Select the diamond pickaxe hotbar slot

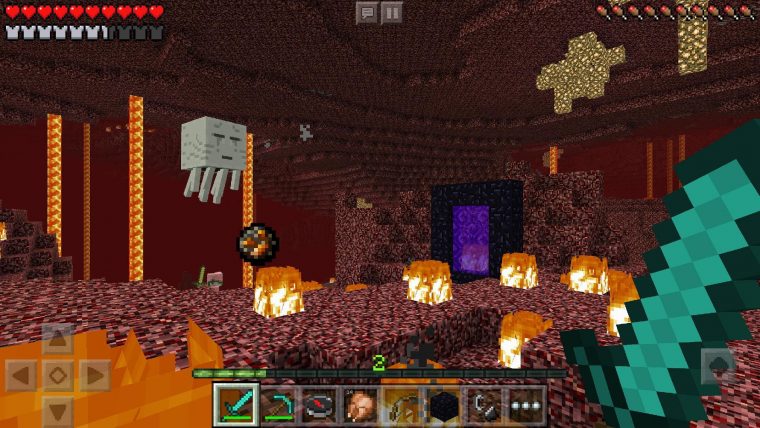(277, 405)
